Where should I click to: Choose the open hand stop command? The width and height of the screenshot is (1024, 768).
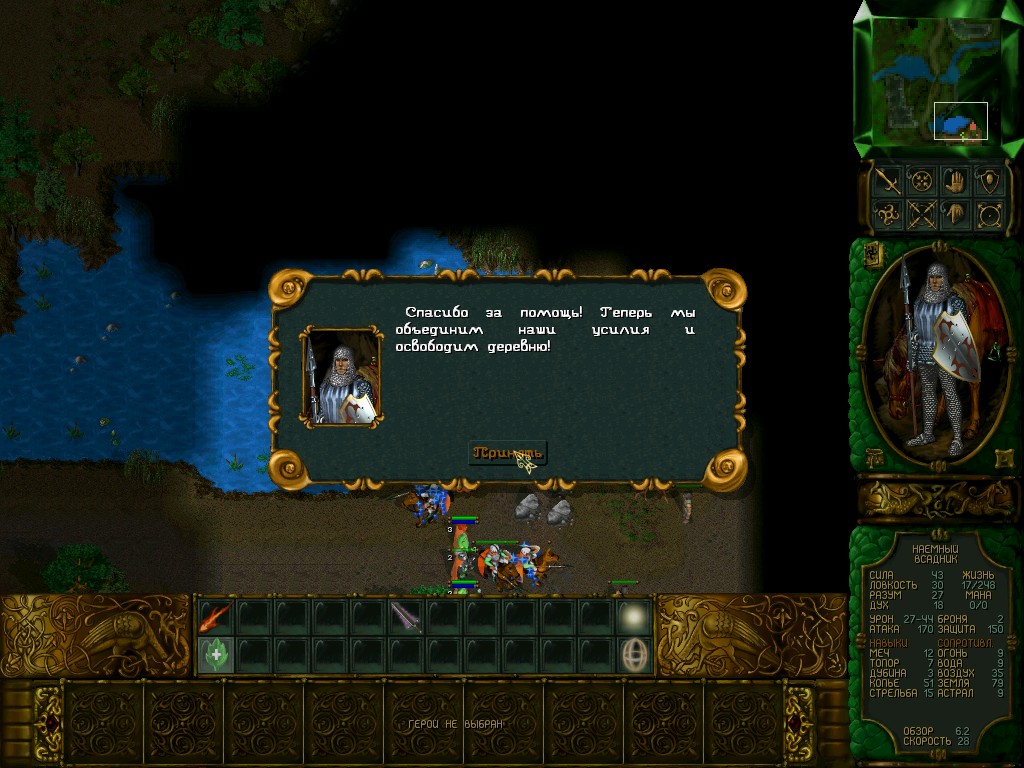click(956, 181)
